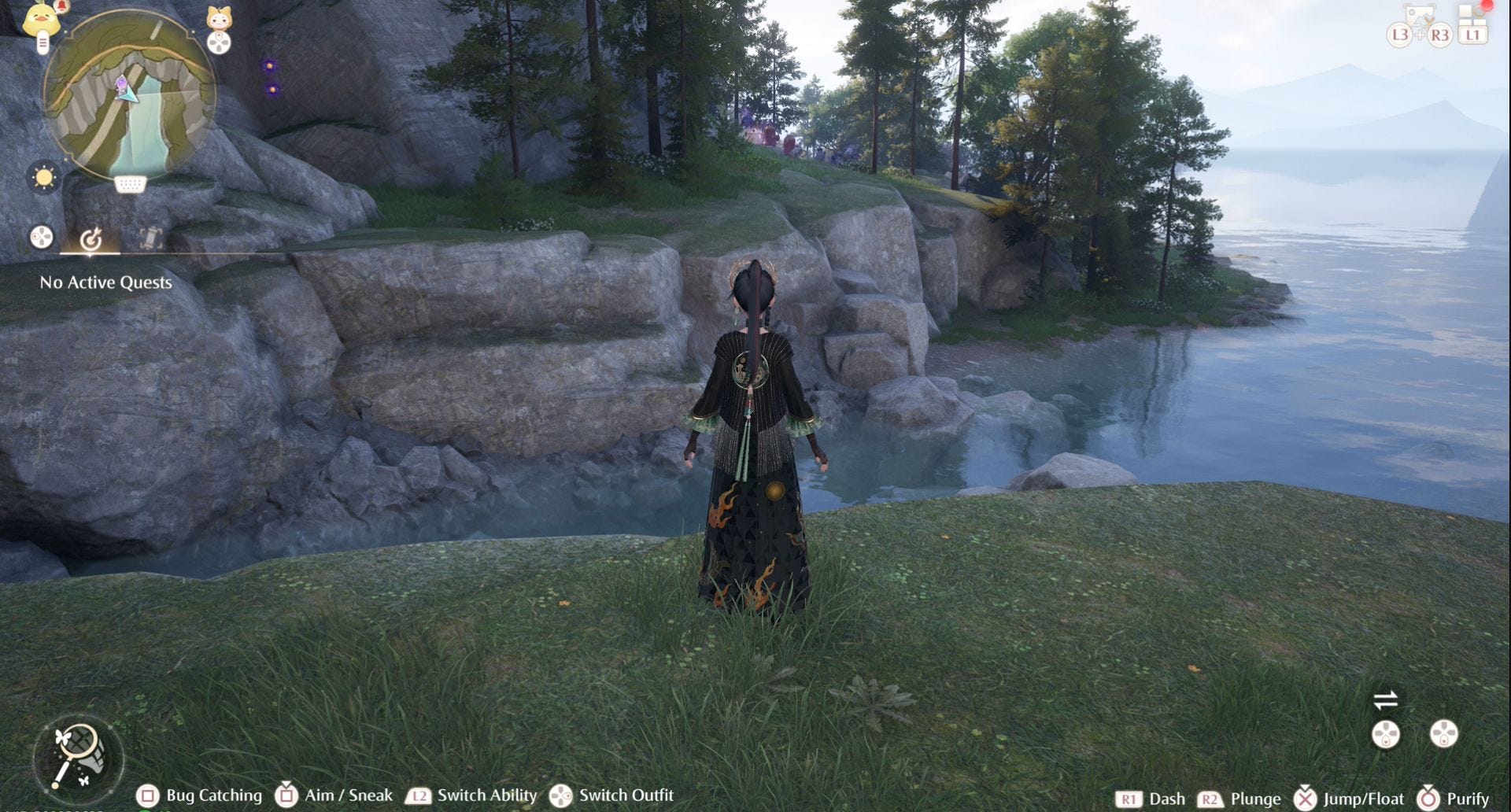Click the yellow Pear-Pal duck icon
The image size is (1511, 812).
click(42, 19)
